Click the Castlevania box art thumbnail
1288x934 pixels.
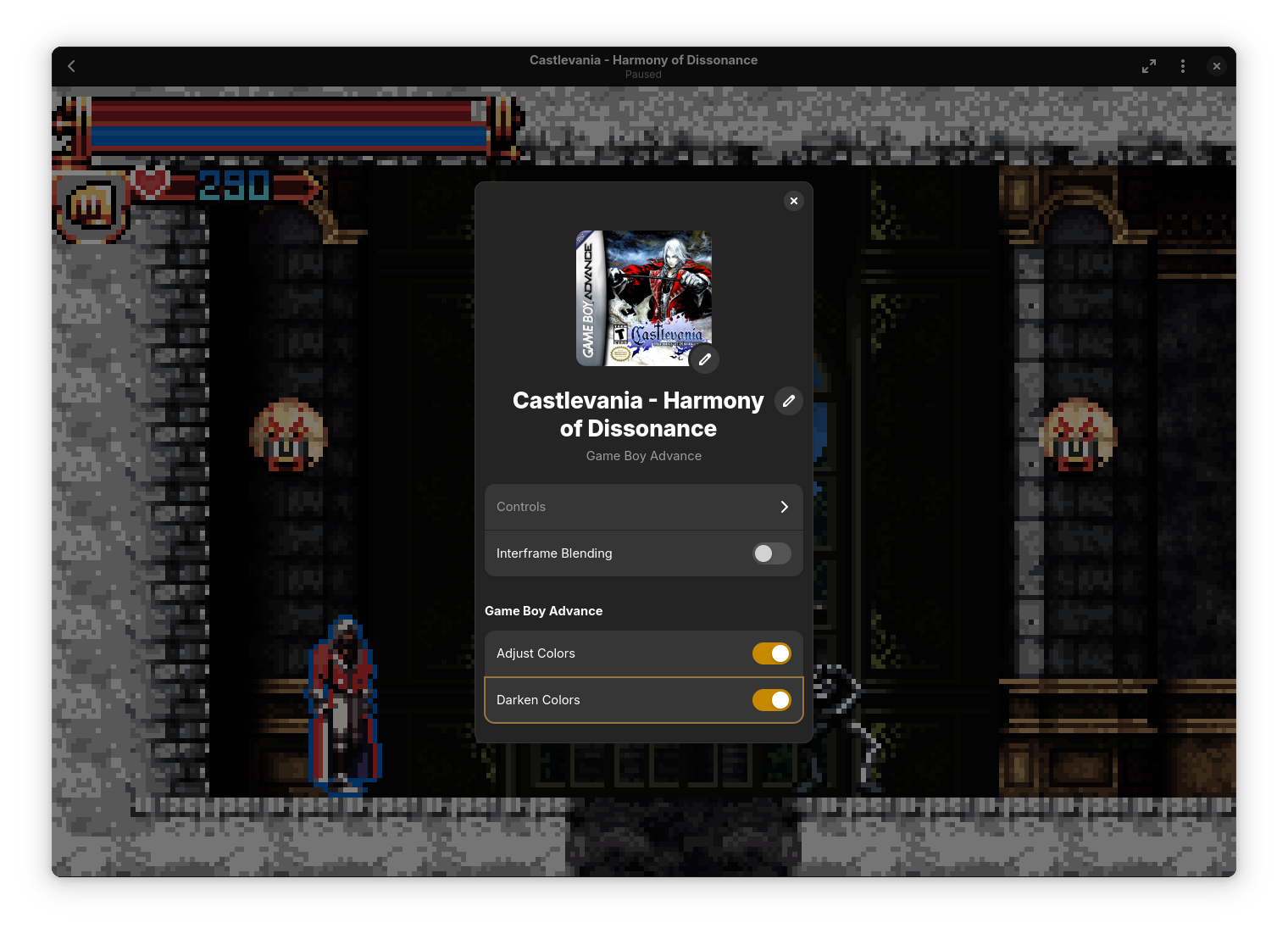click(643, 298)
